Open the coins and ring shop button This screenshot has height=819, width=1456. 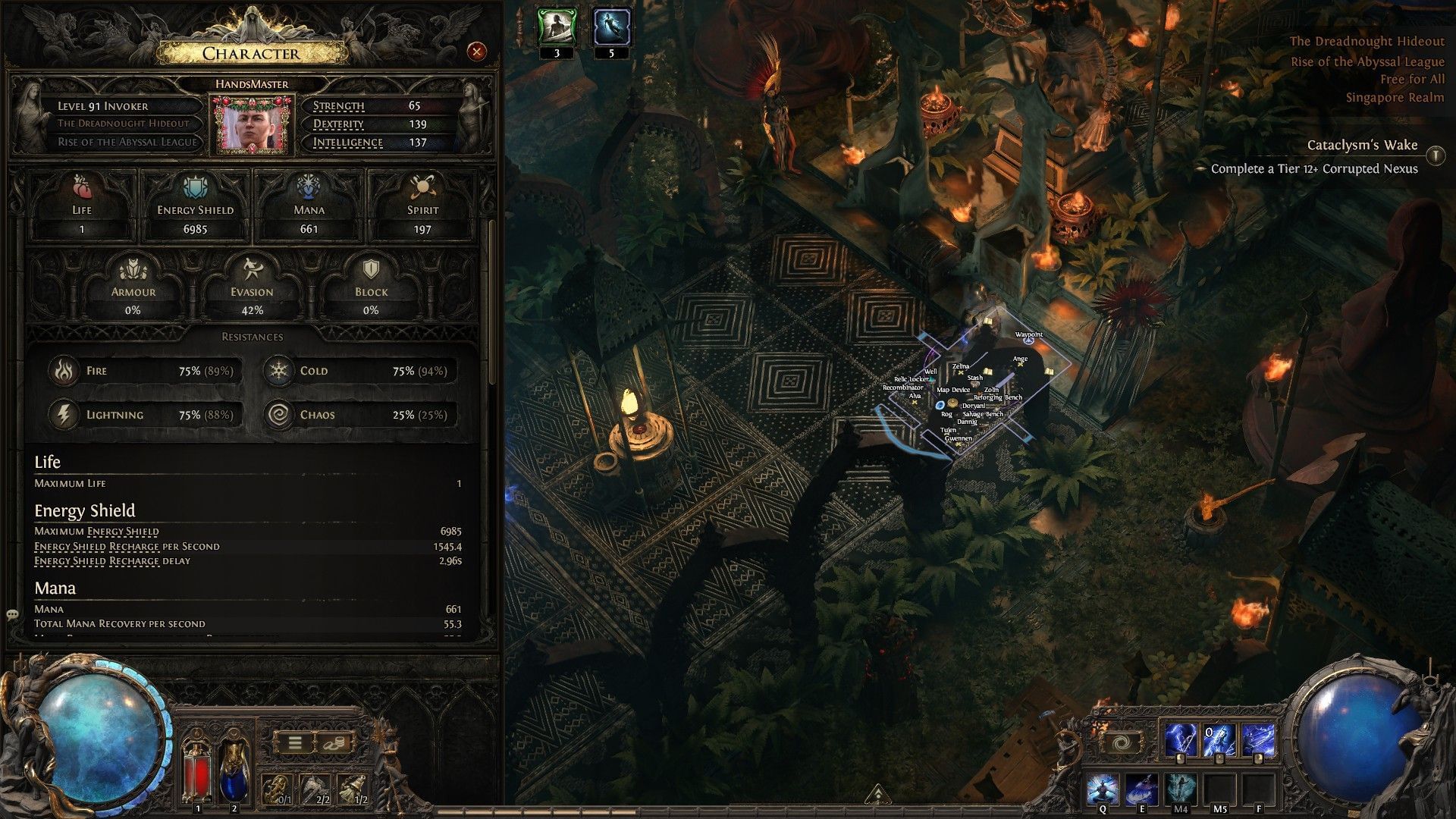332,743
